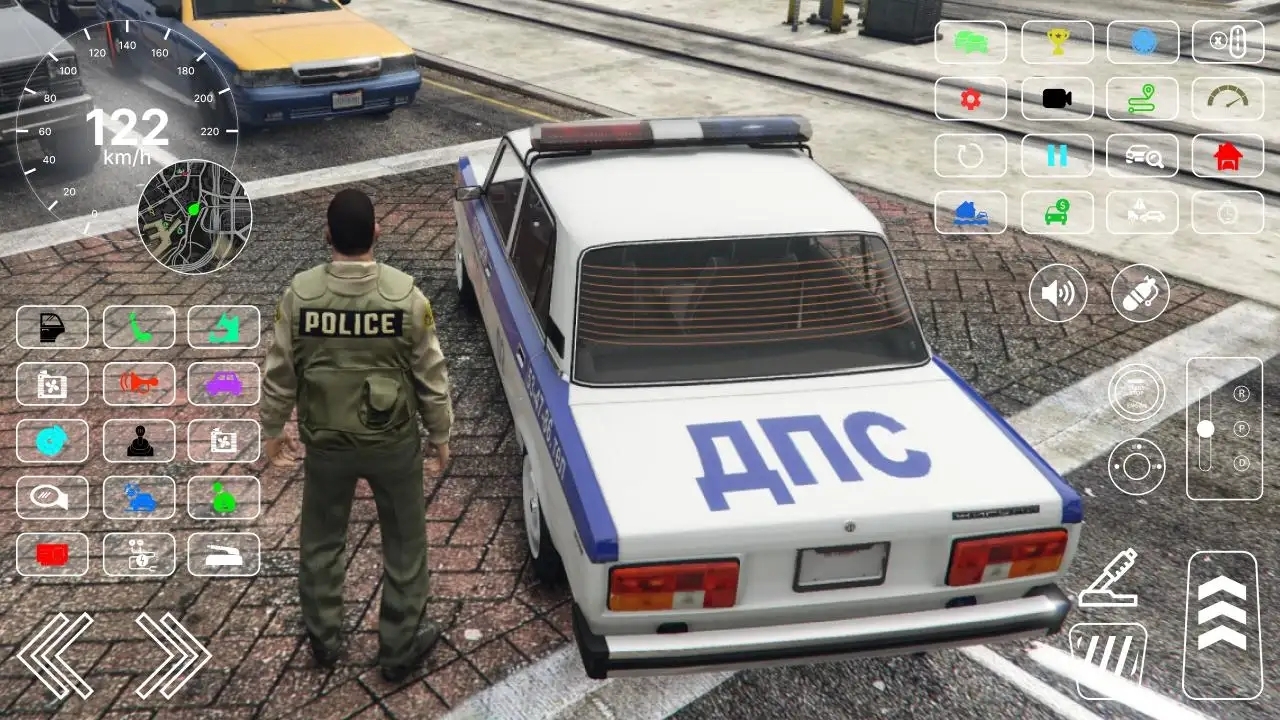
Task: Return to garage with red house icon
Action: click(x=1228, y=156)
